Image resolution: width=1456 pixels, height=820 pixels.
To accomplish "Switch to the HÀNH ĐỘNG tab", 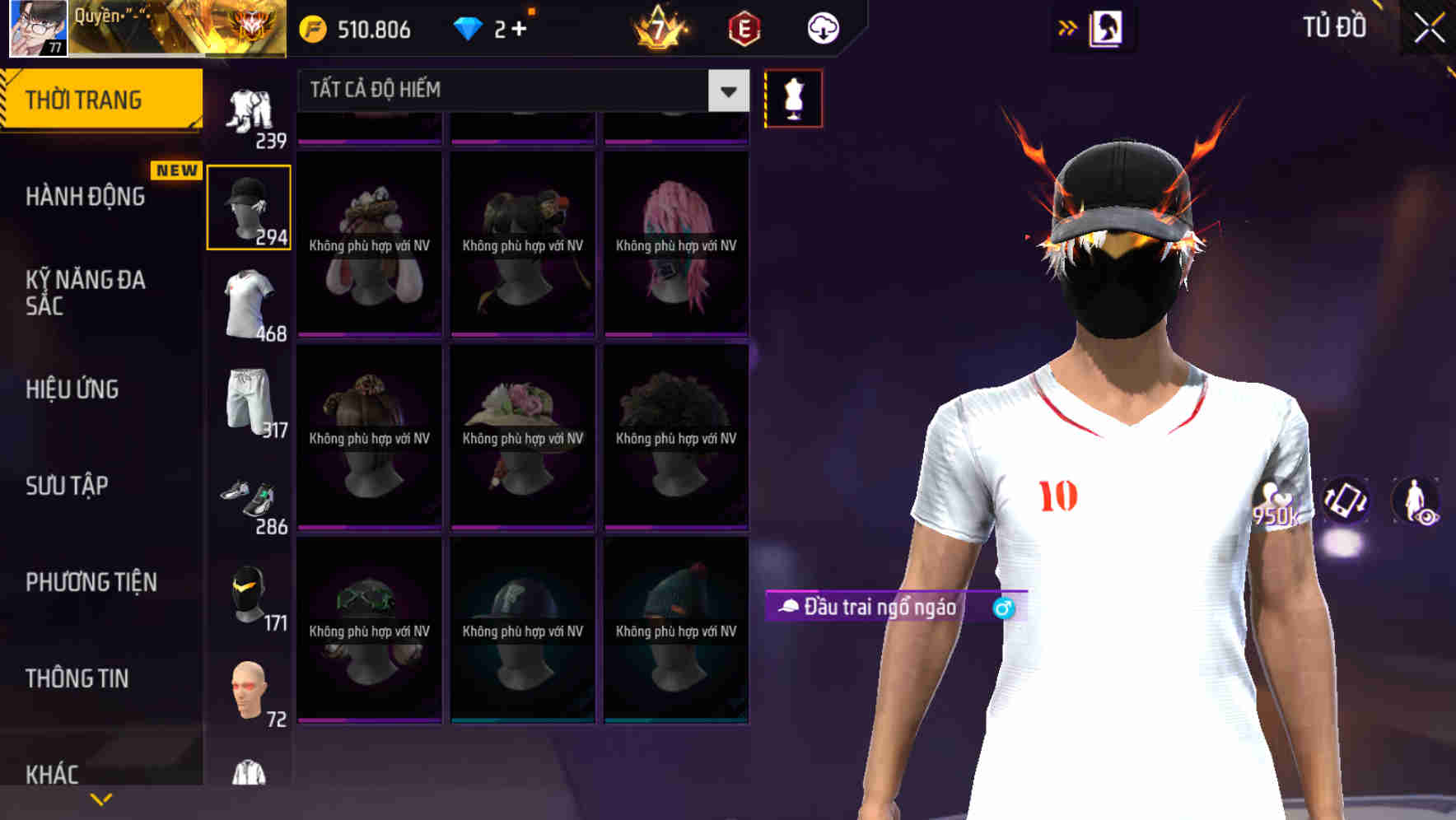I will [86, 196].
